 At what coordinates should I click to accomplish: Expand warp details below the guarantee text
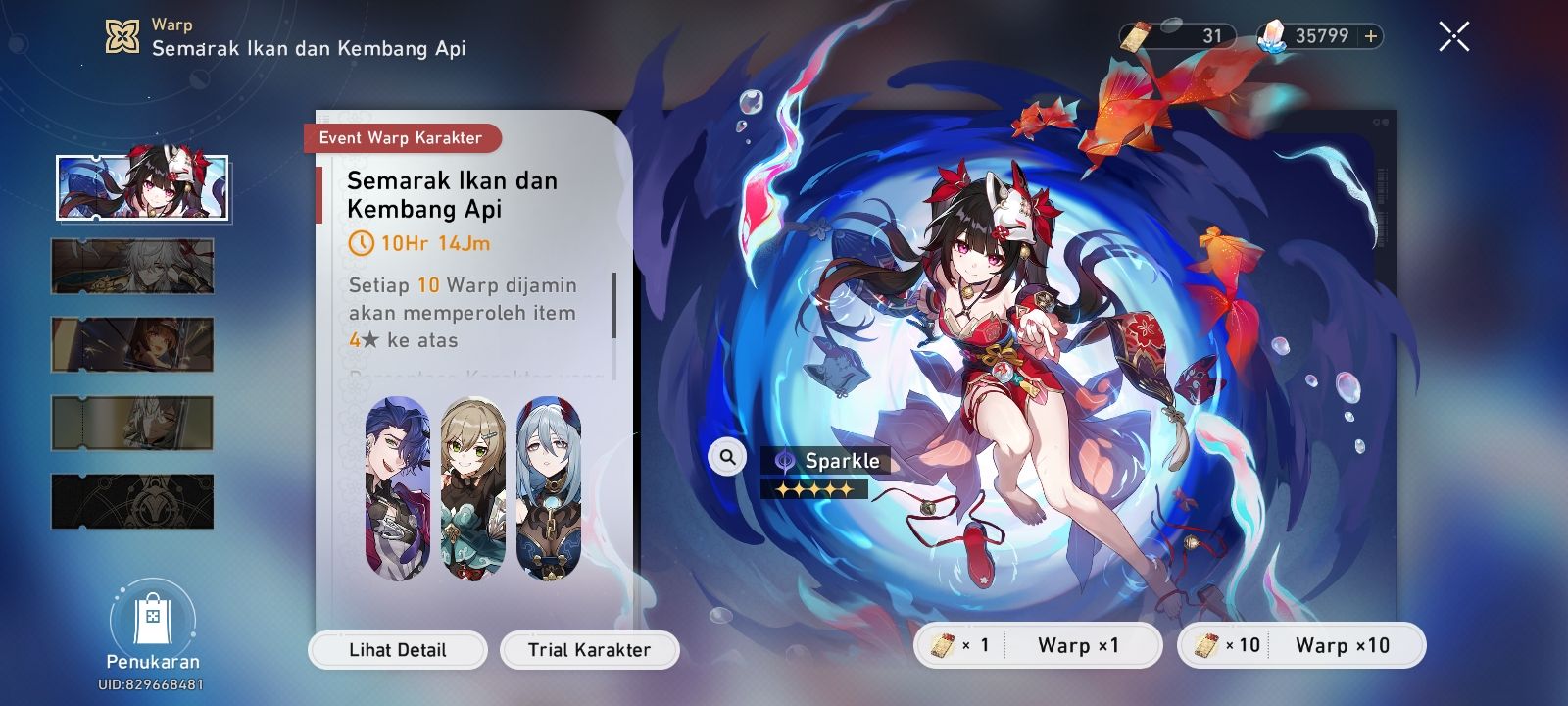pos(477,378)
